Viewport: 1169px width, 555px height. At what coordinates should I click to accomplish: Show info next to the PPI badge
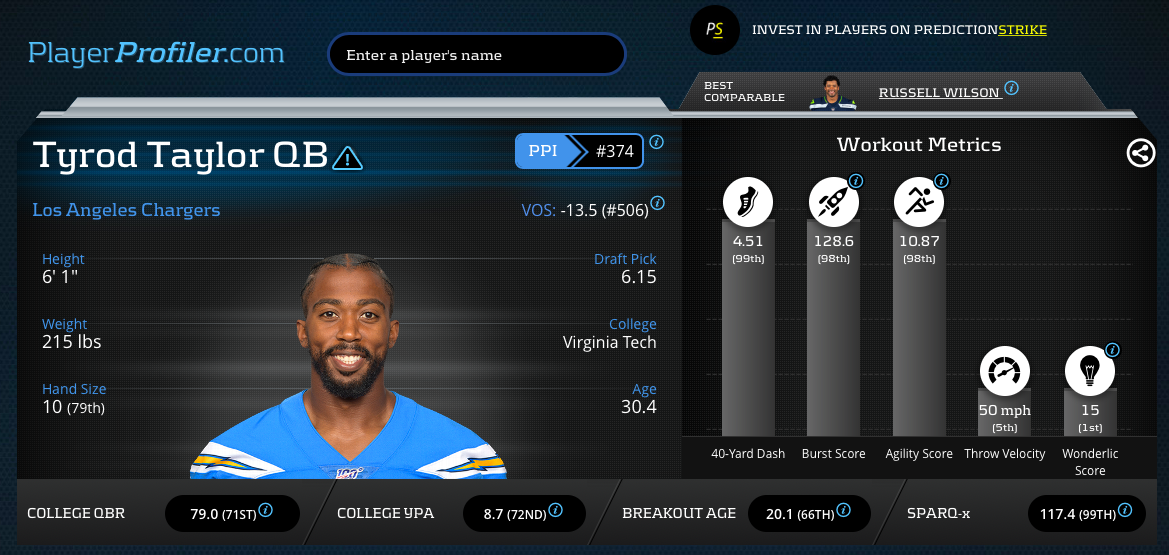pyautogui.click(x=656, y=142)
